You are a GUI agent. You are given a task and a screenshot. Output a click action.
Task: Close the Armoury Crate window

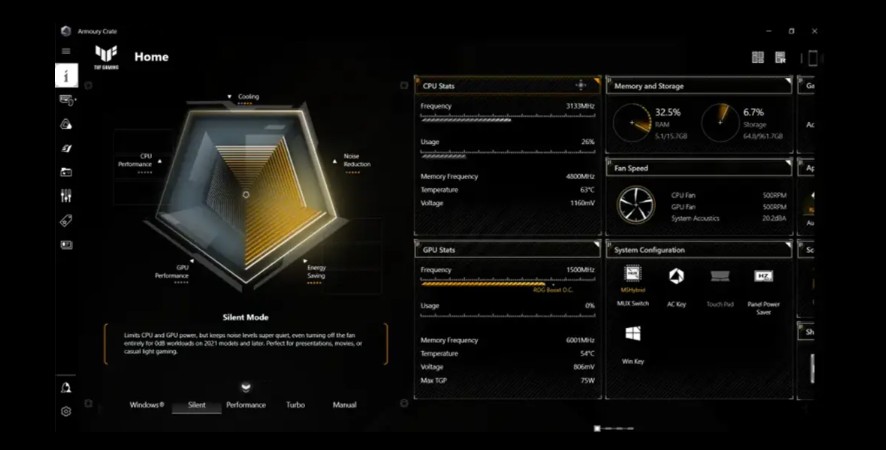coord(815,31)
